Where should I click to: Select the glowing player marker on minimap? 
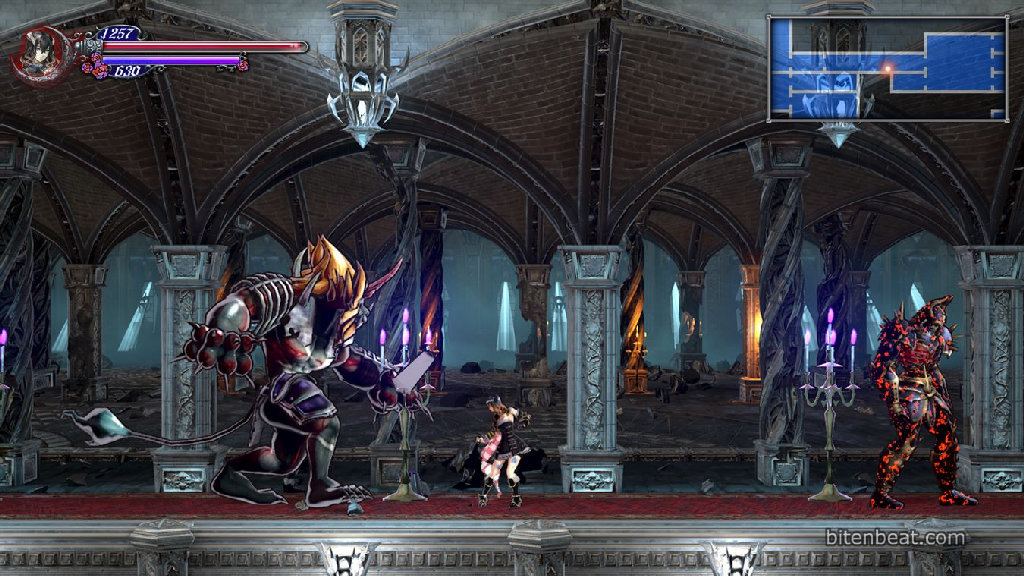[886, 68]
